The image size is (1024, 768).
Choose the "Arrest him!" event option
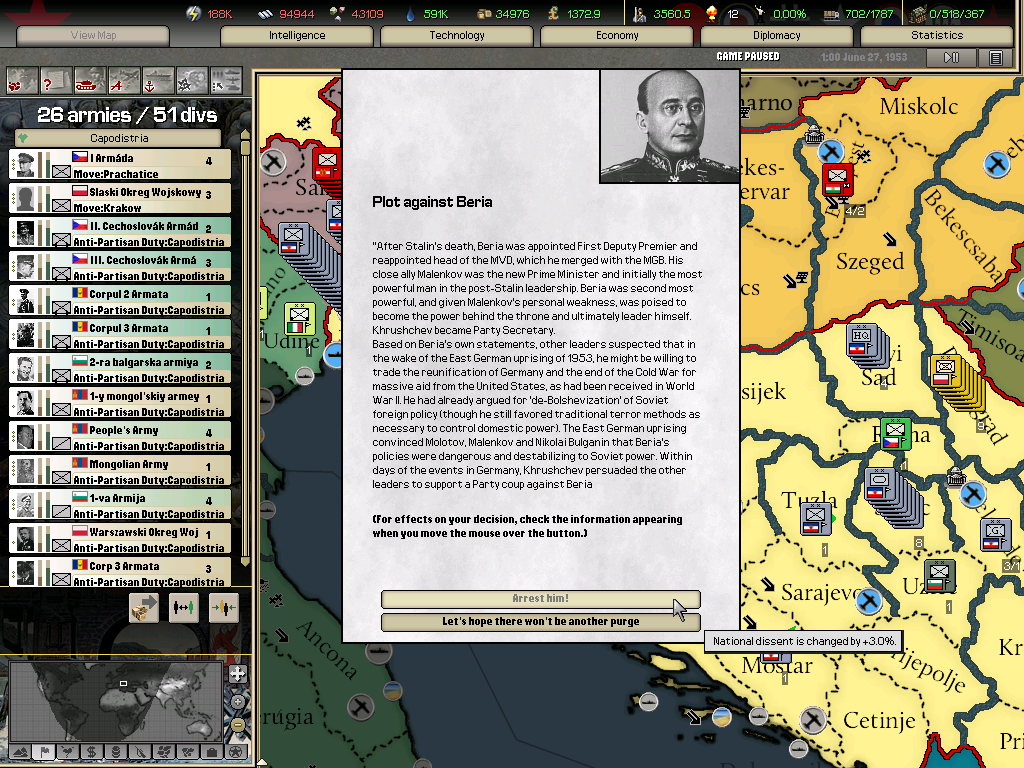click(540, 599)
